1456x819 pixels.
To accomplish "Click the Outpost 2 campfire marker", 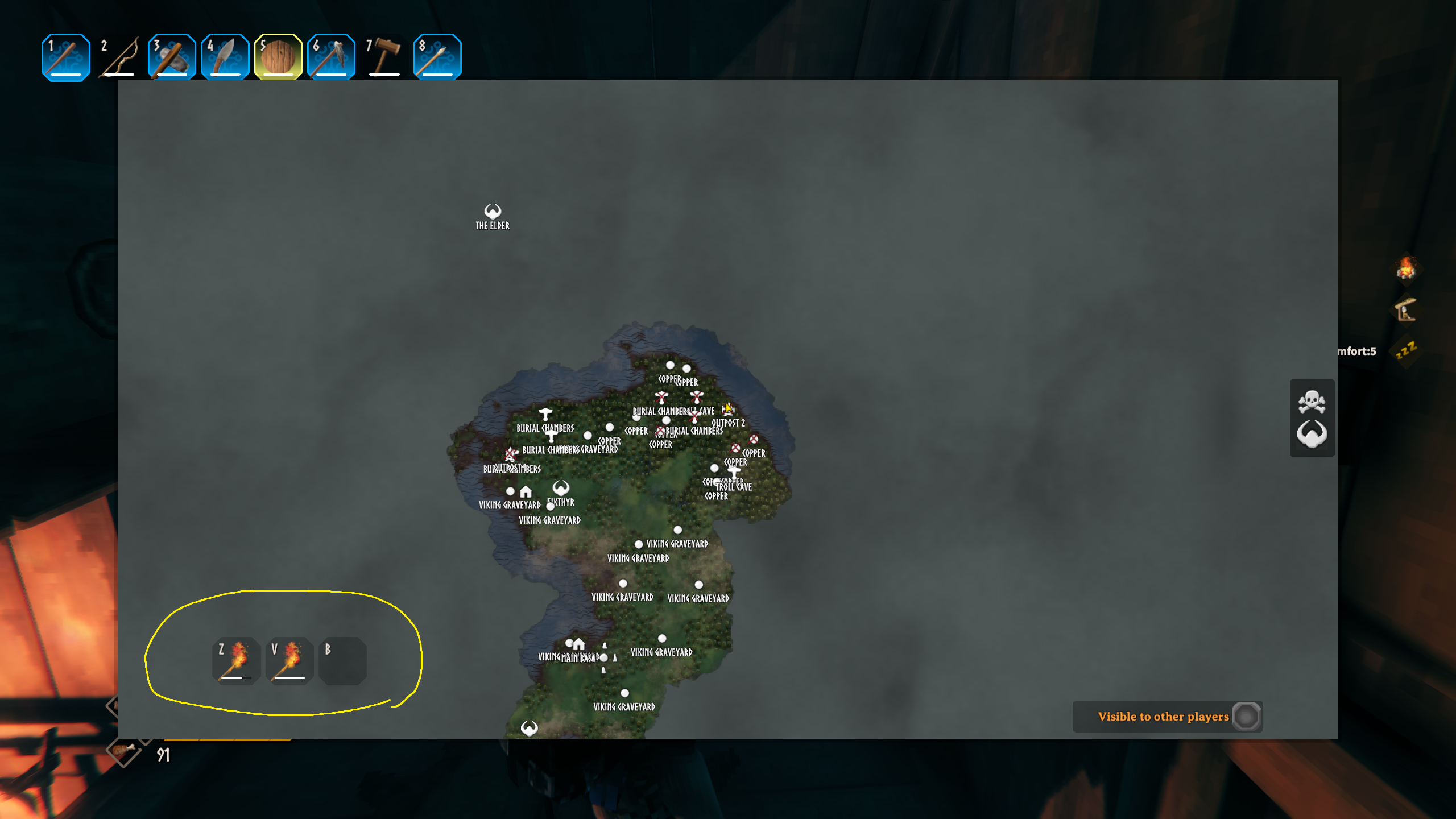I will [729, 409].
